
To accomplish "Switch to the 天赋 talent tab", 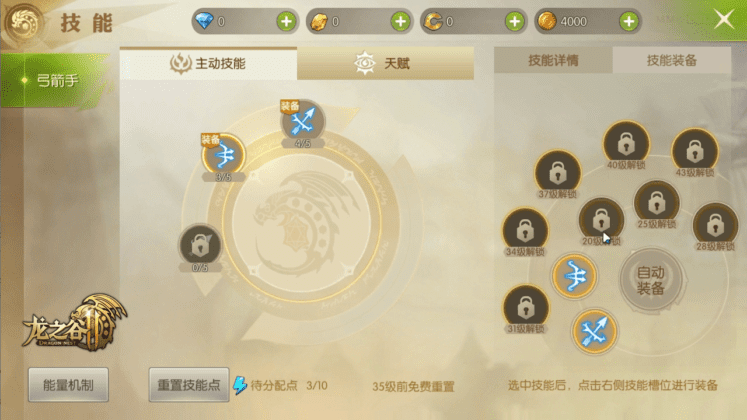I will pyautogui.click(x=384, y=63).
